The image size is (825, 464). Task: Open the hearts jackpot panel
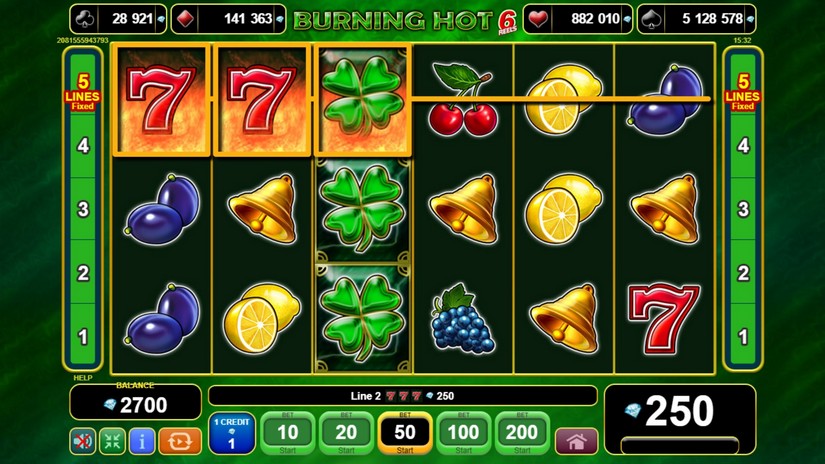579,19
